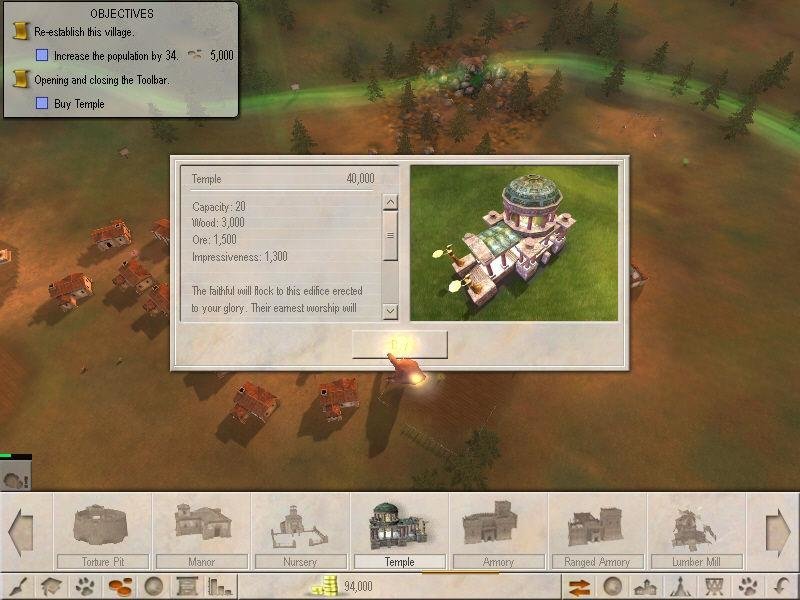Open the bar chart statistics icon
Screen dimensions: 800x600
(x=221, y=587)
